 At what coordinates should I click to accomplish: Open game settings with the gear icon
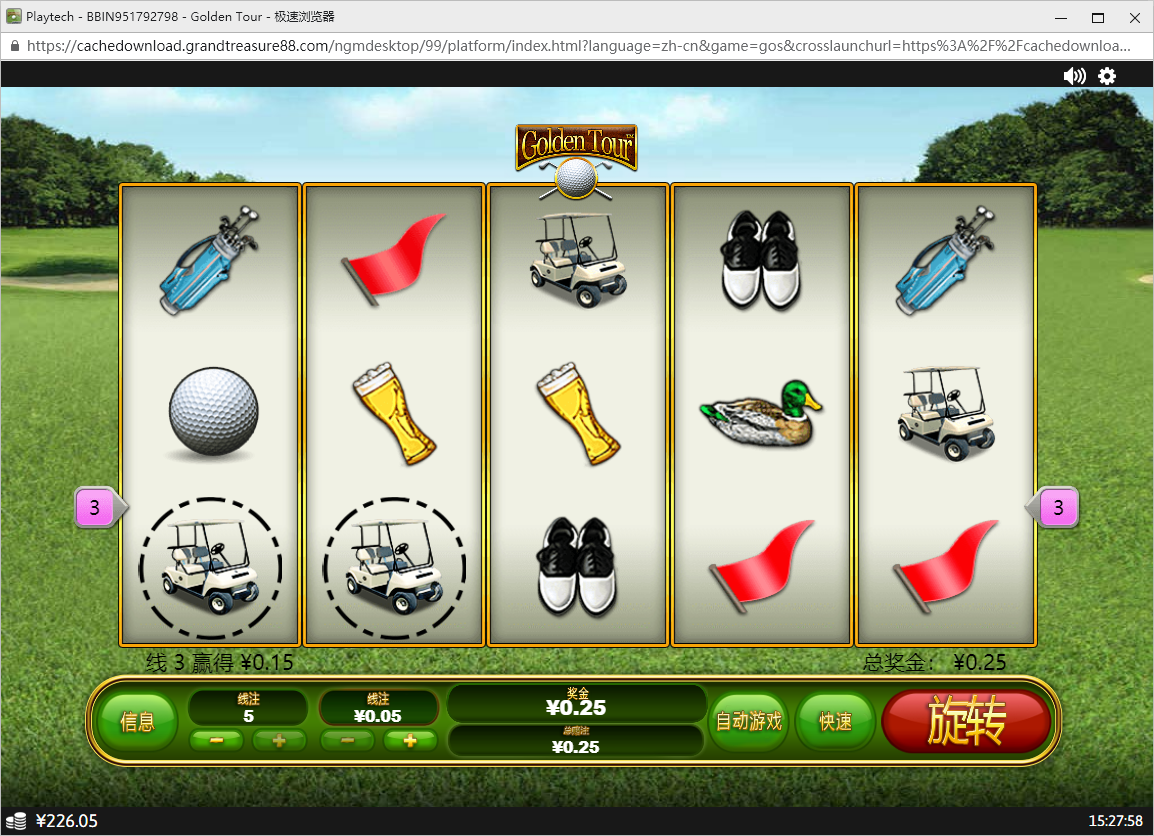tap(1107, 76)
